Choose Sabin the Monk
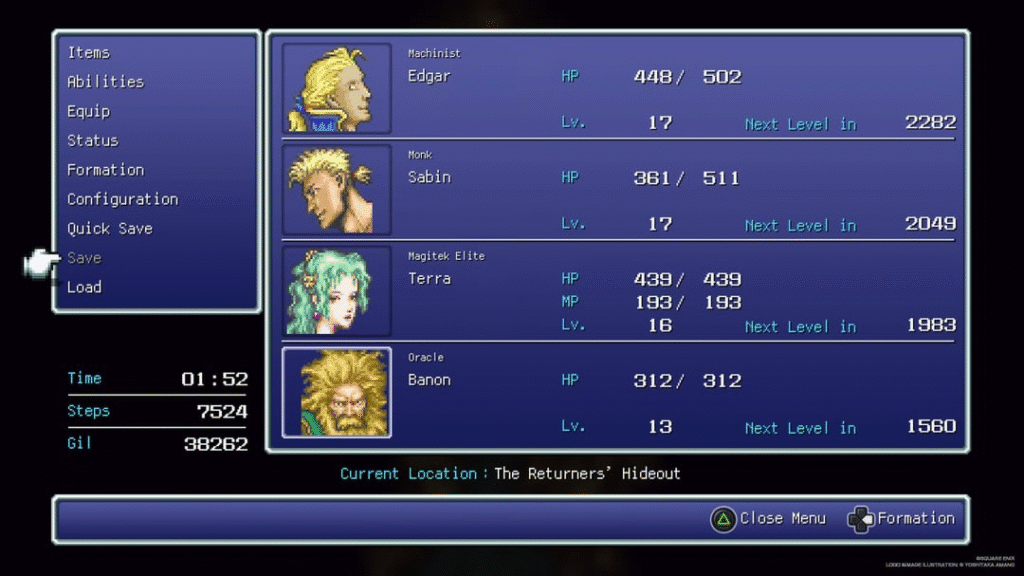 click(x=617, y=190)
